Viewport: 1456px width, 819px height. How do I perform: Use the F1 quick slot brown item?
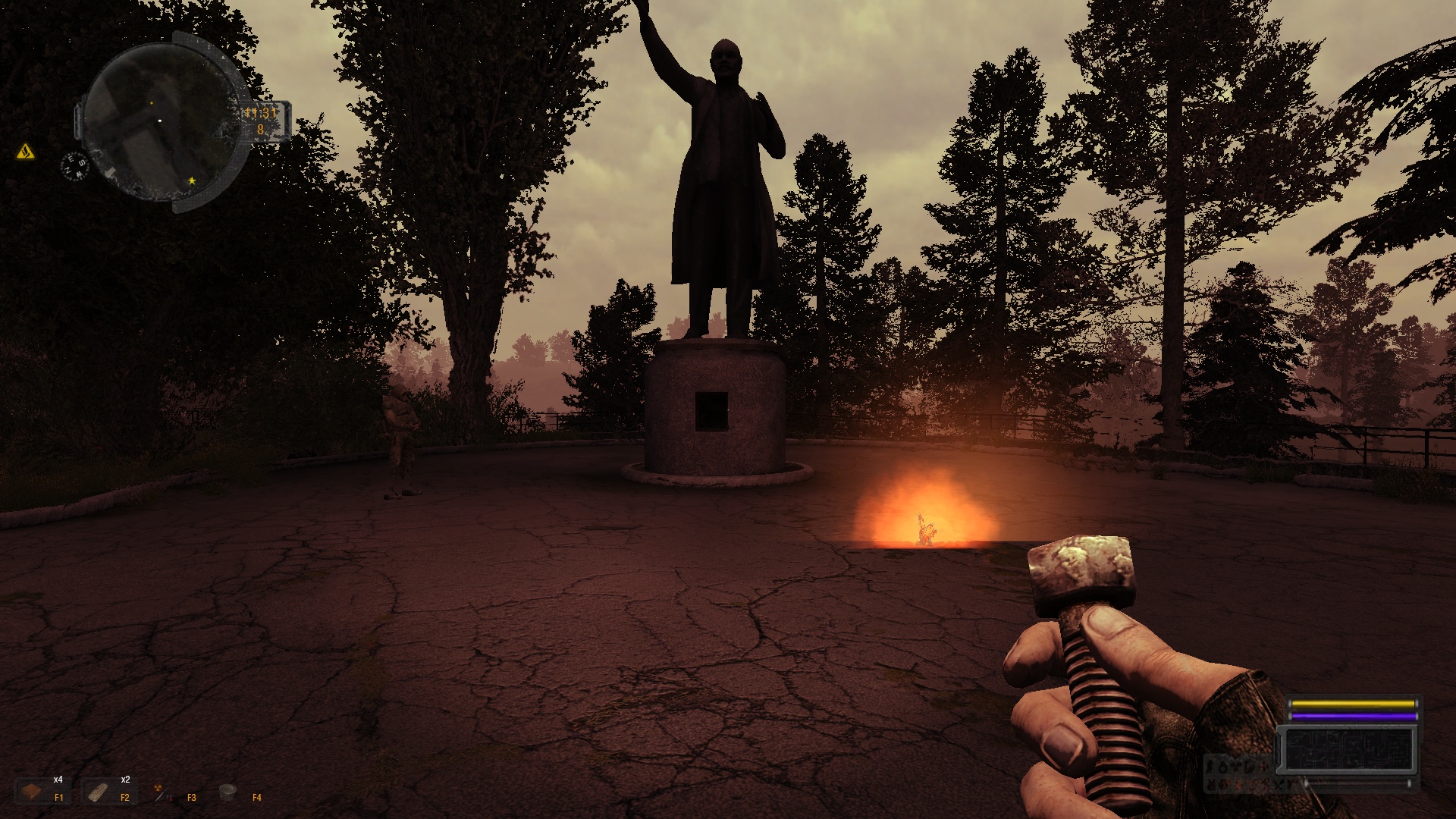tap(33, 792)
